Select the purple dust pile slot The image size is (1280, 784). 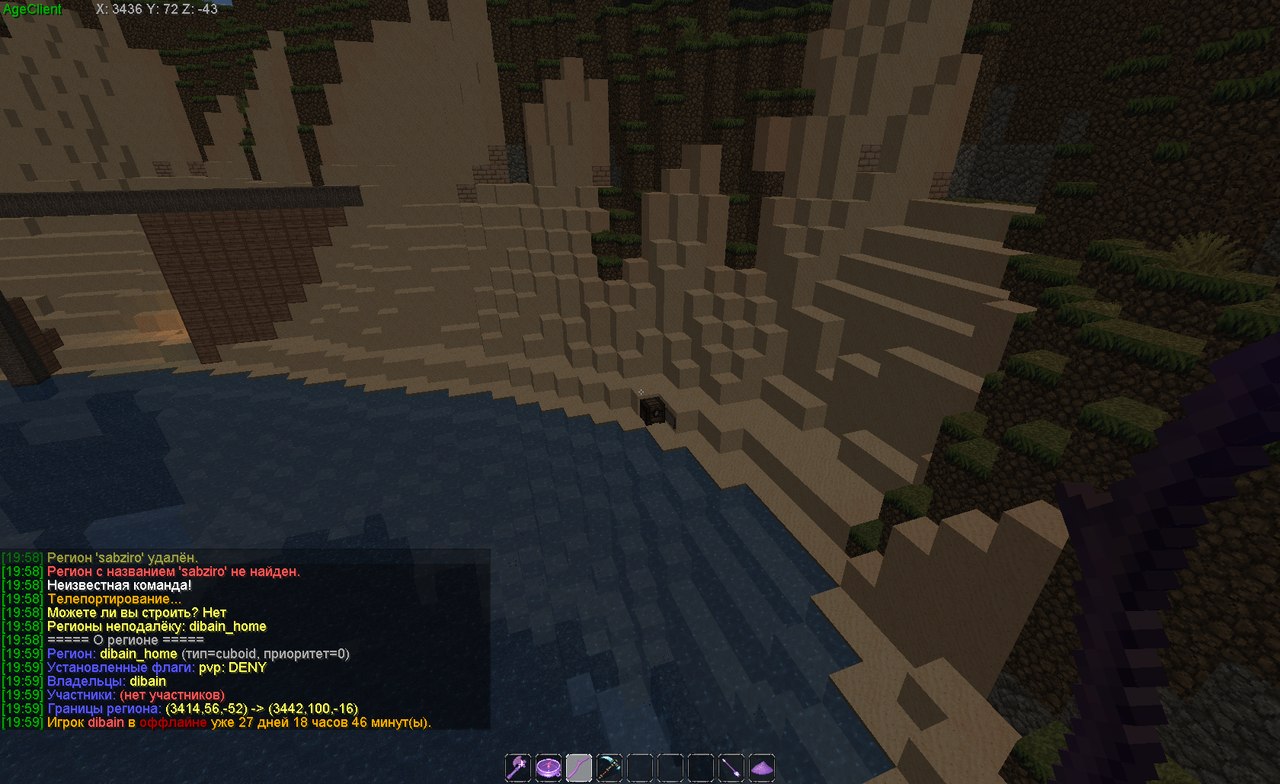tap(762, 768)
